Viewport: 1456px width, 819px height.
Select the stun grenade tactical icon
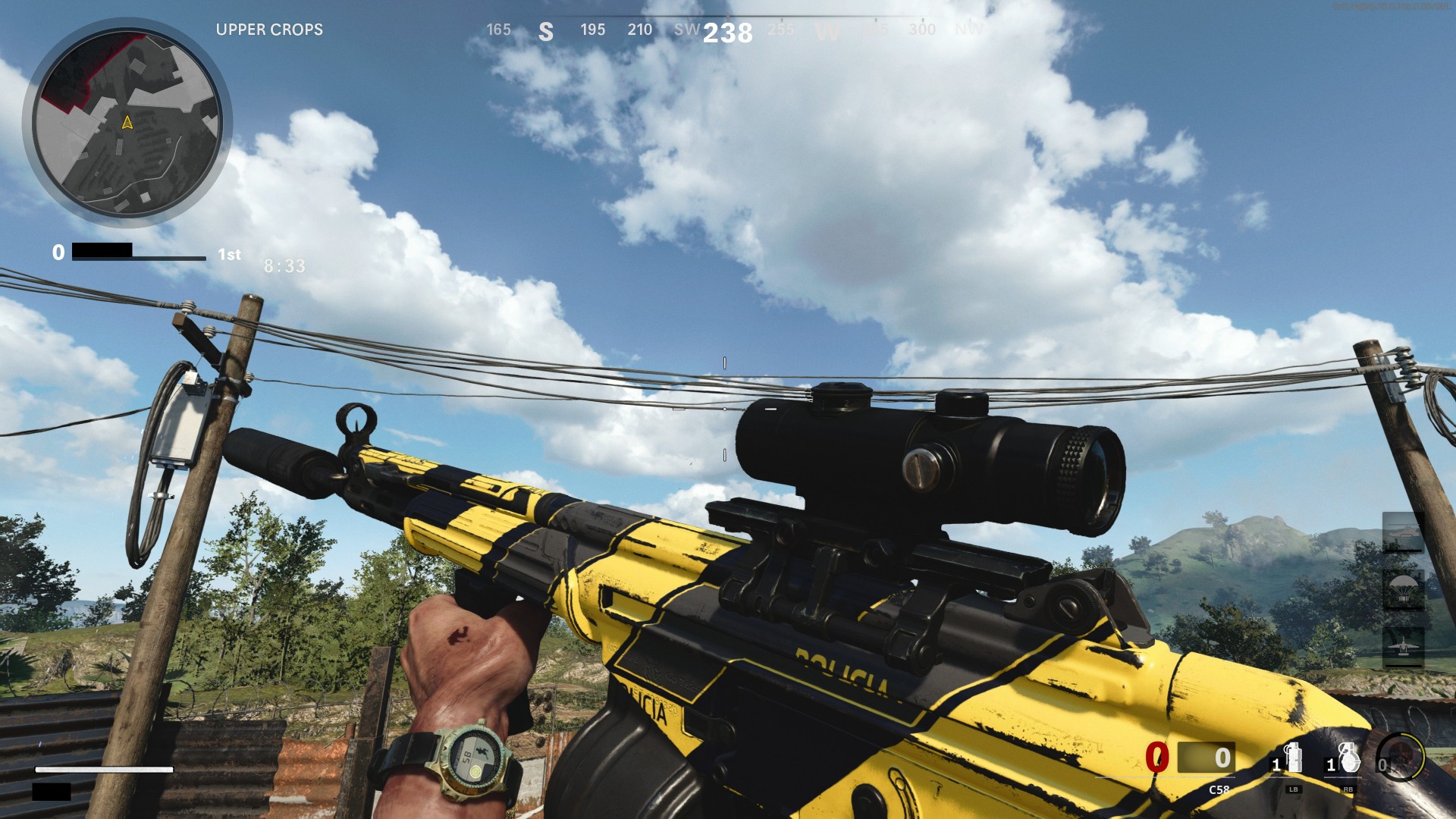1295,758
